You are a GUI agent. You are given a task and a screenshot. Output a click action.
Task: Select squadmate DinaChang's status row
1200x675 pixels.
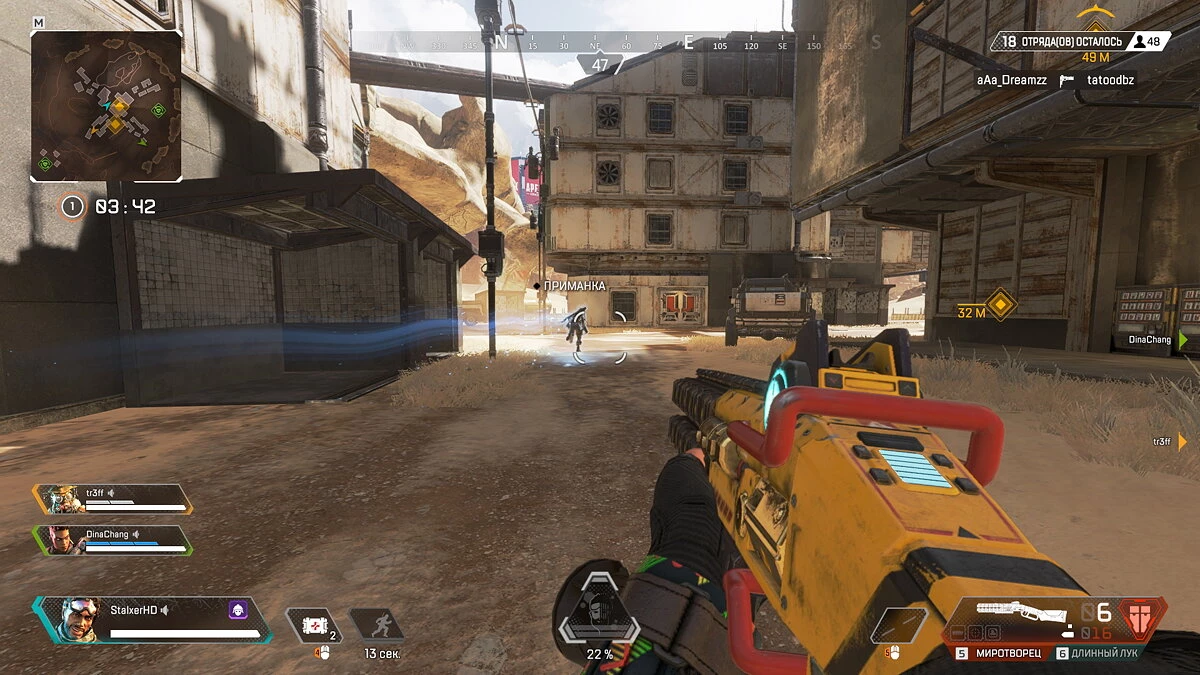click(x=113, y=540)
